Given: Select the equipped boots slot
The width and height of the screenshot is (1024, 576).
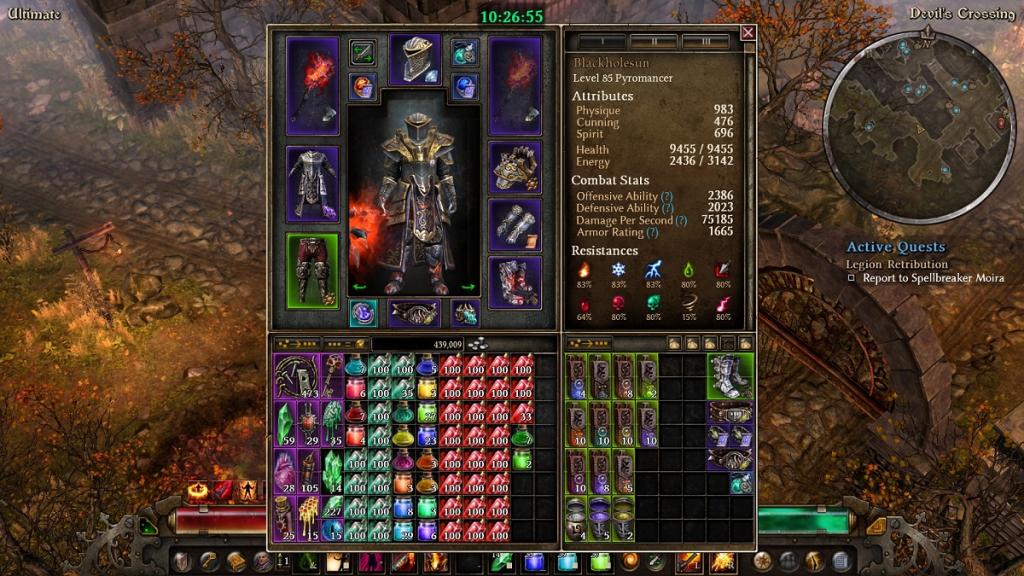Looking at the screenshot, I should [515, 283].
